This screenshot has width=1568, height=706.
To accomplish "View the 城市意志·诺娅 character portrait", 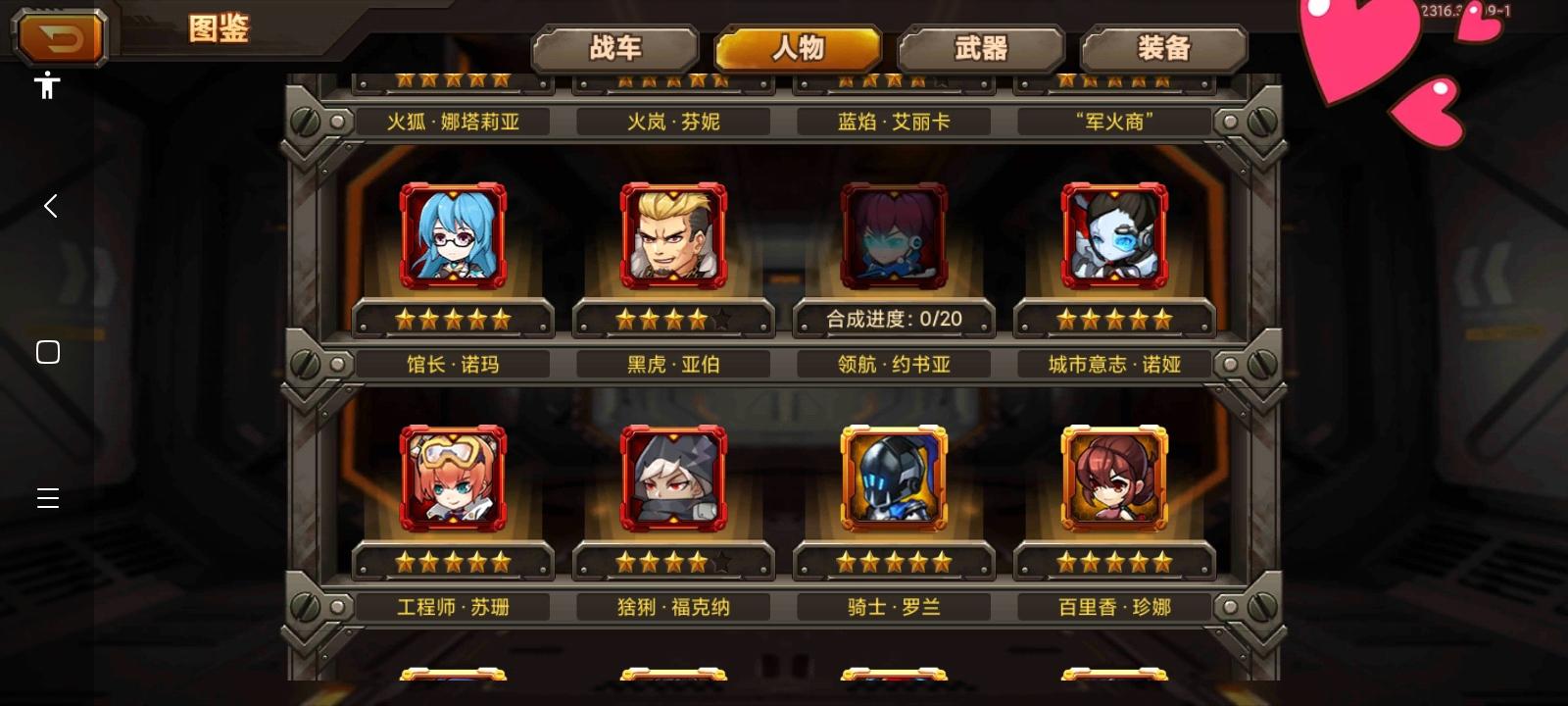I will (x=1114, y=235).
